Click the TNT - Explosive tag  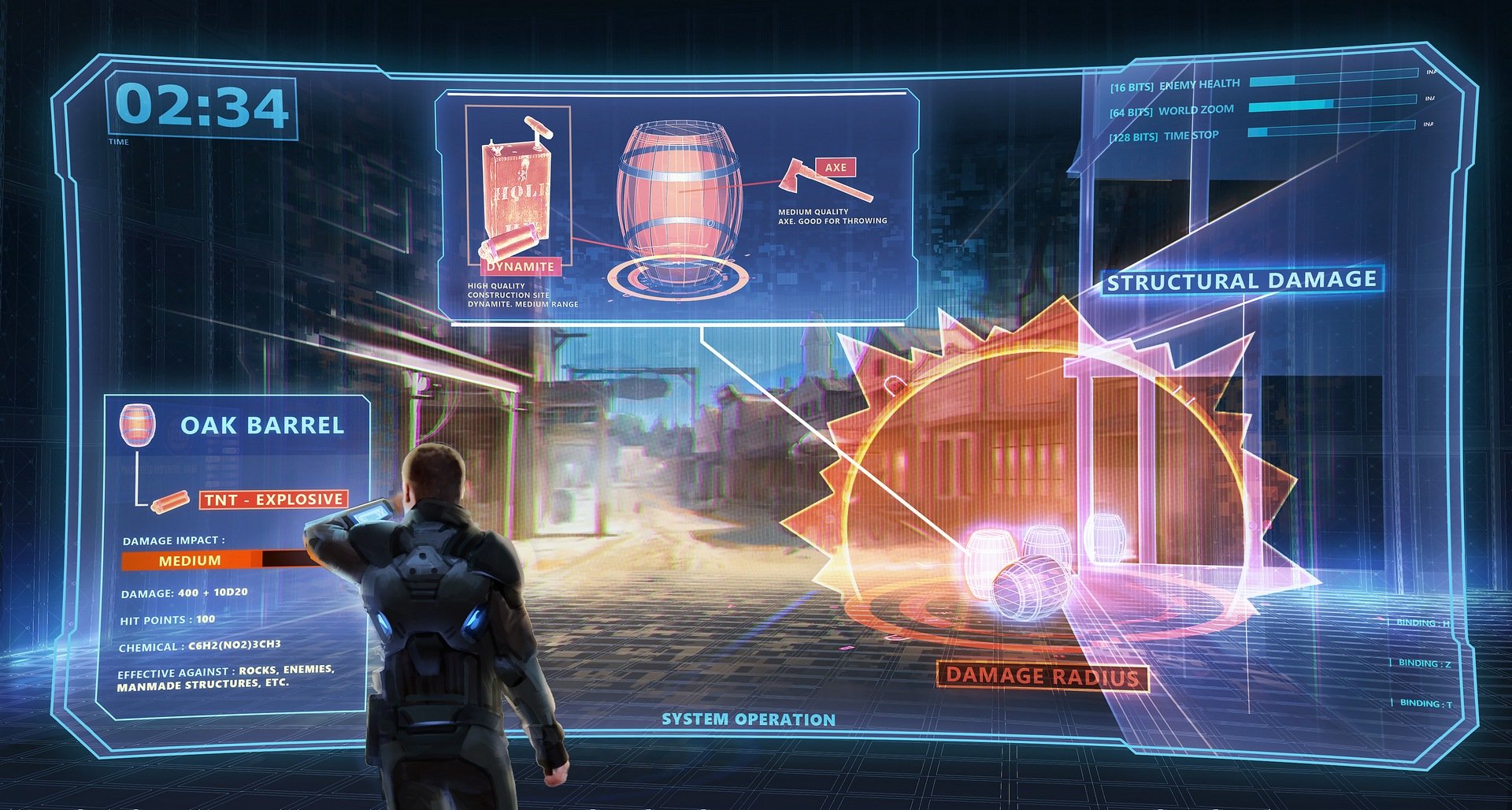273,498
